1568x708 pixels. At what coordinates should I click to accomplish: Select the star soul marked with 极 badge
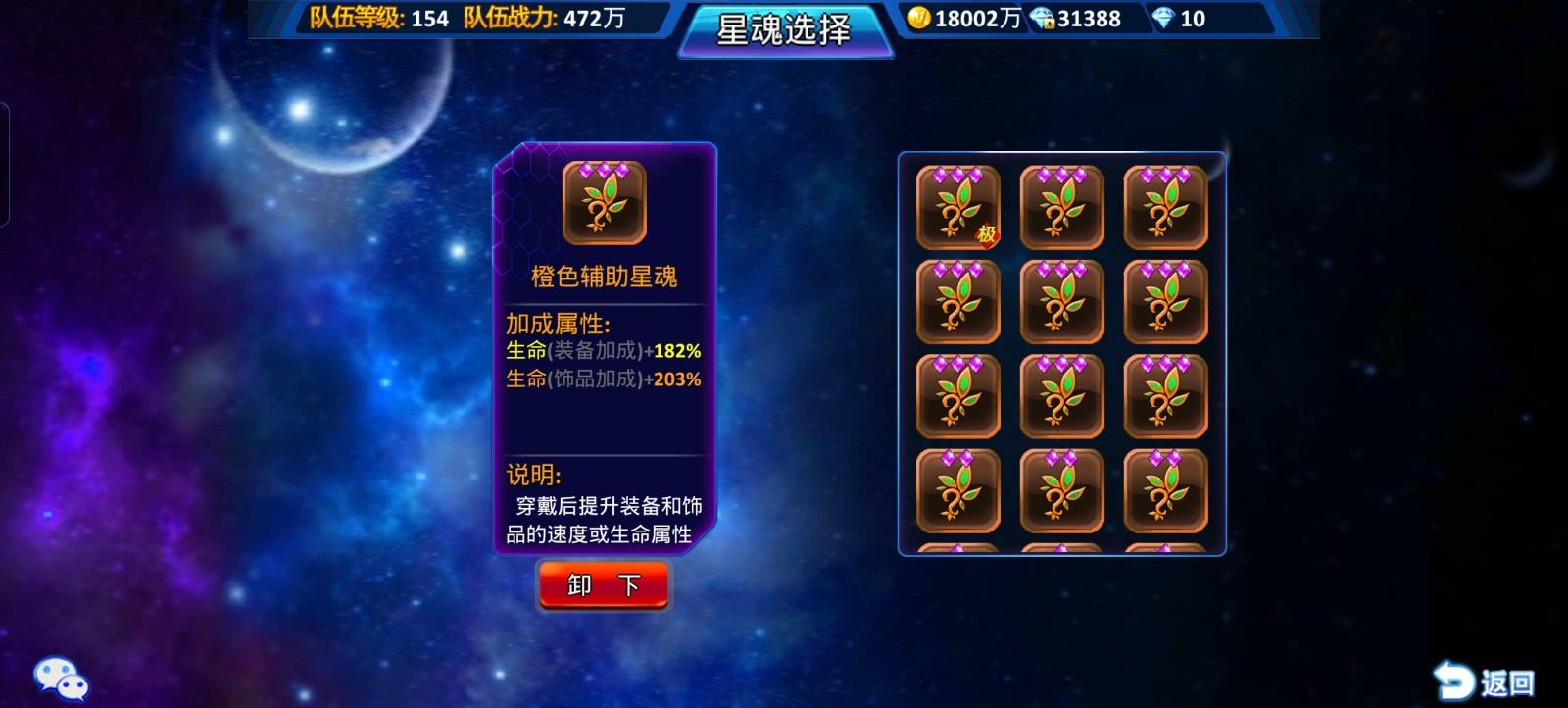(x=958, y=209)
